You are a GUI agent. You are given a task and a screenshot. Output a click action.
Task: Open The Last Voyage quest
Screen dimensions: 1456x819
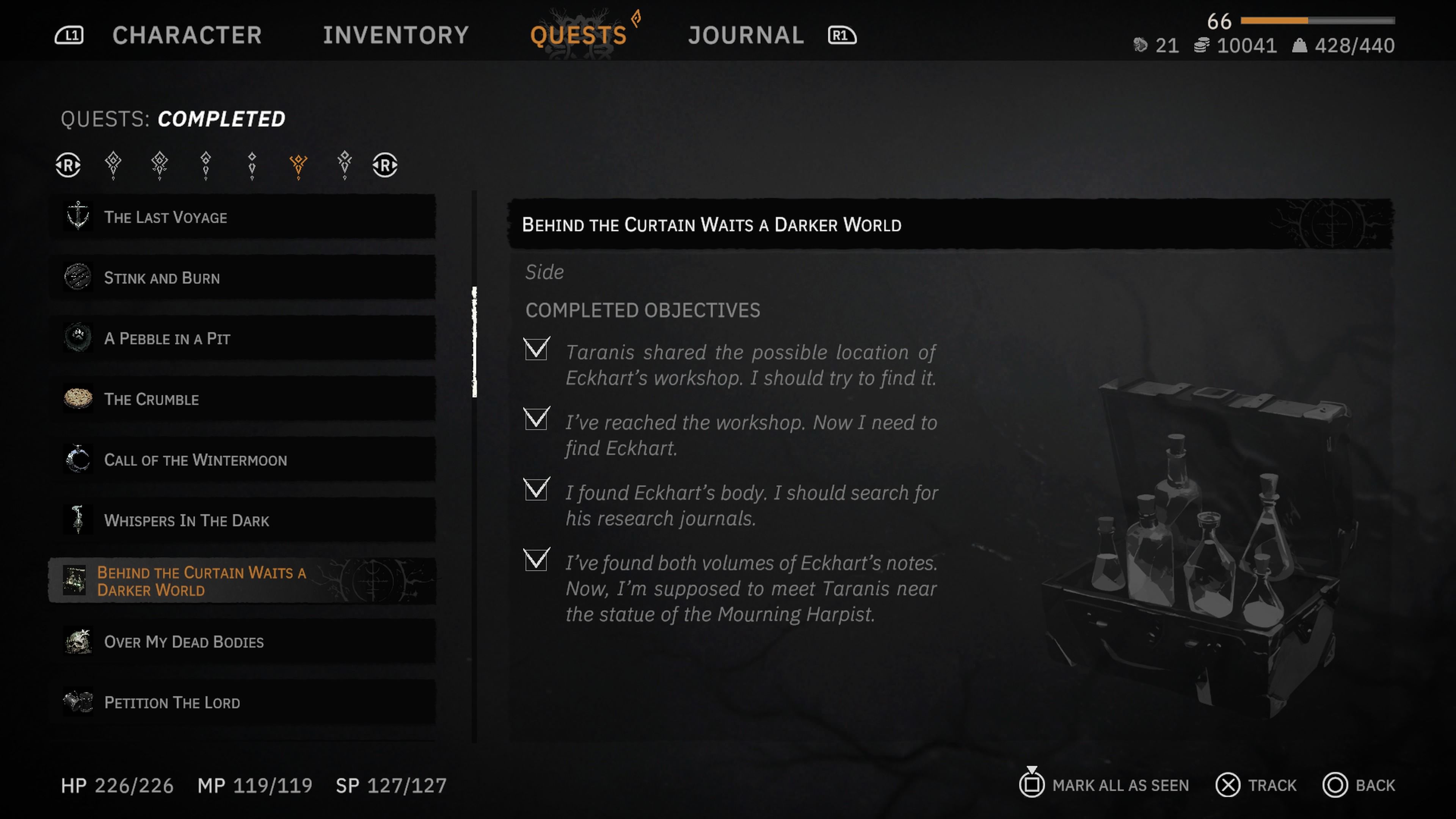point(243,217)
